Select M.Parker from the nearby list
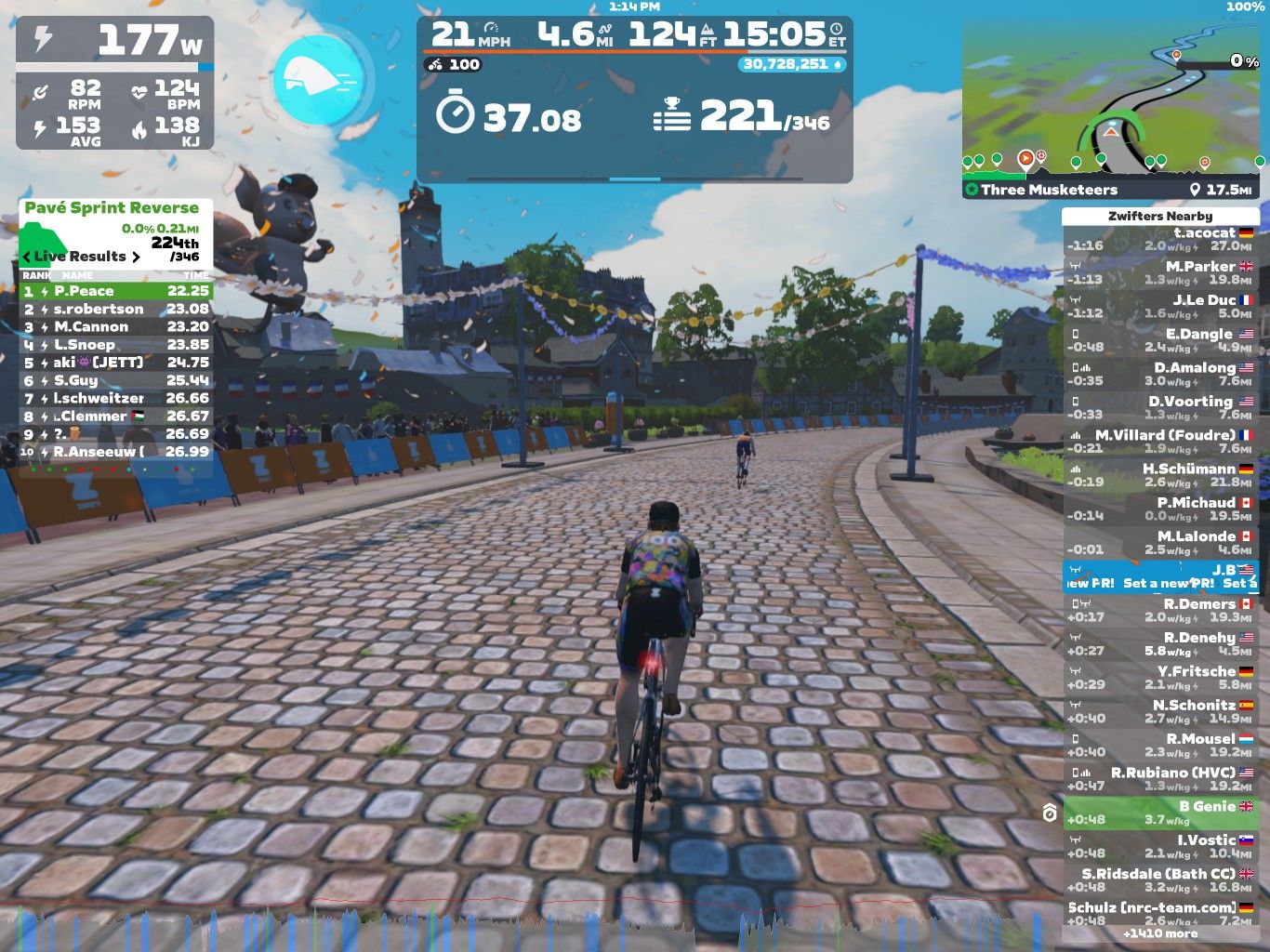 (1160, 273)
